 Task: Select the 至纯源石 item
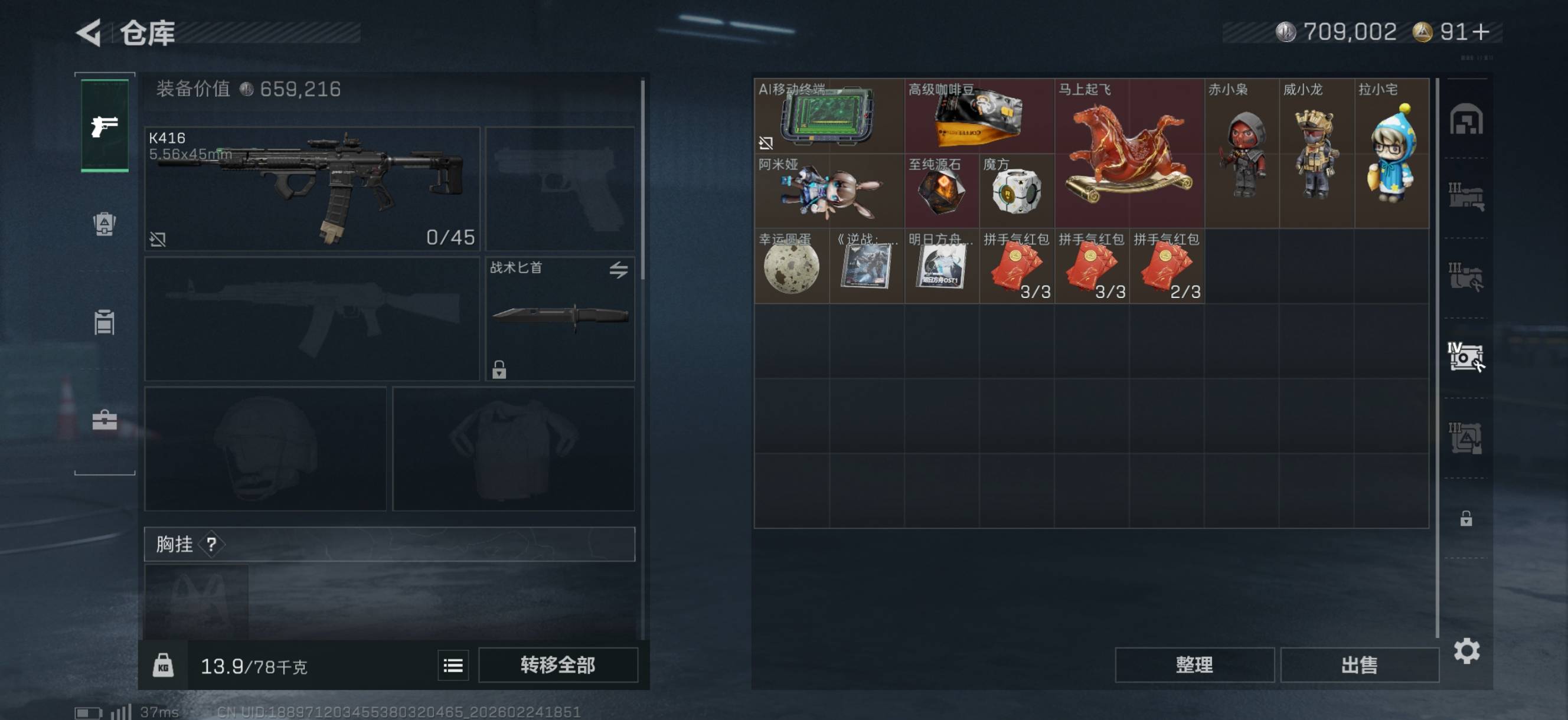(x=941, y=191)
